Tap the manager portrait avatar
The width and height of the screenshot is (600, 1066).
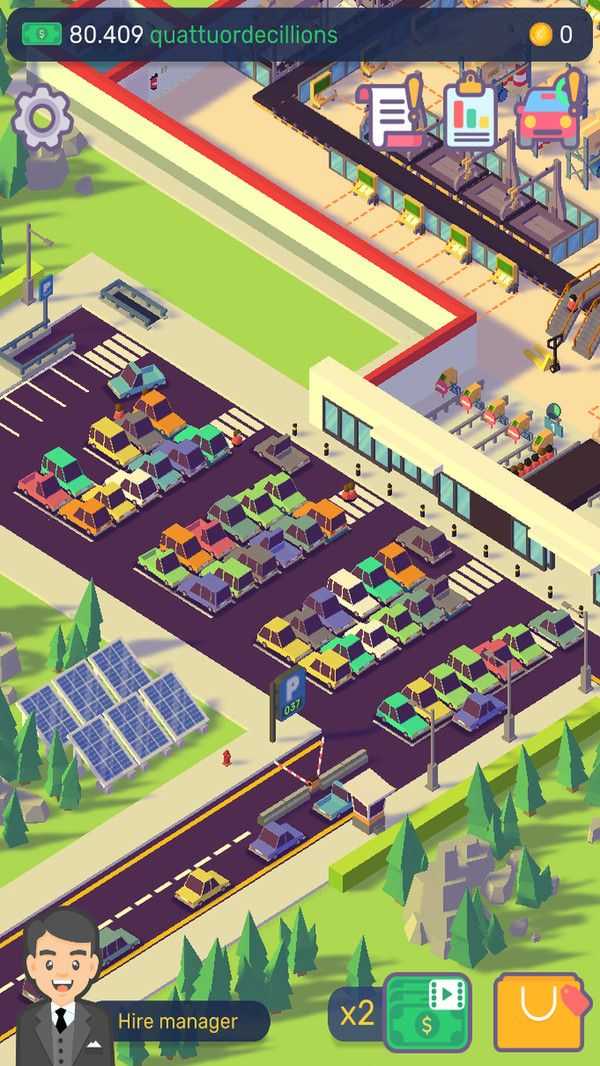(x=62, y=985)
